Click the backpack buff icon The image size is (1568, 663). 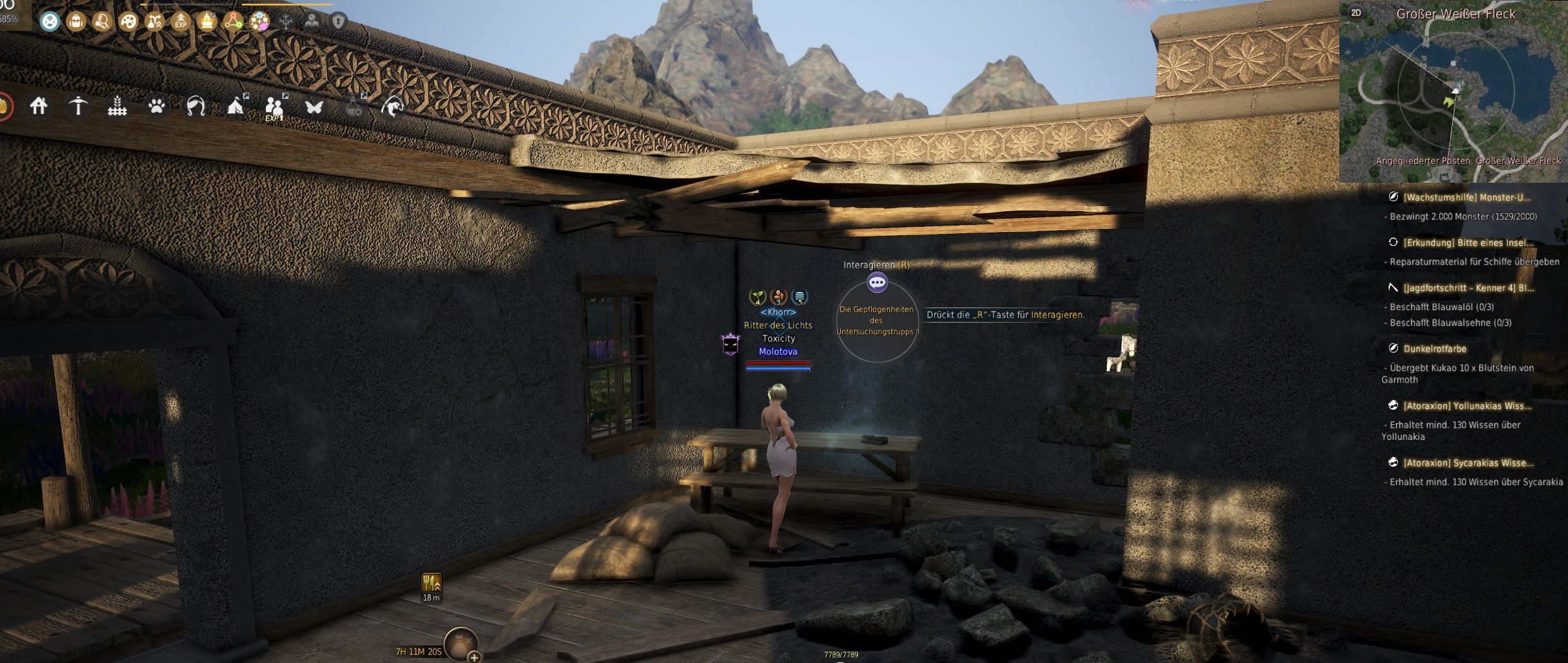click(76, 21)
